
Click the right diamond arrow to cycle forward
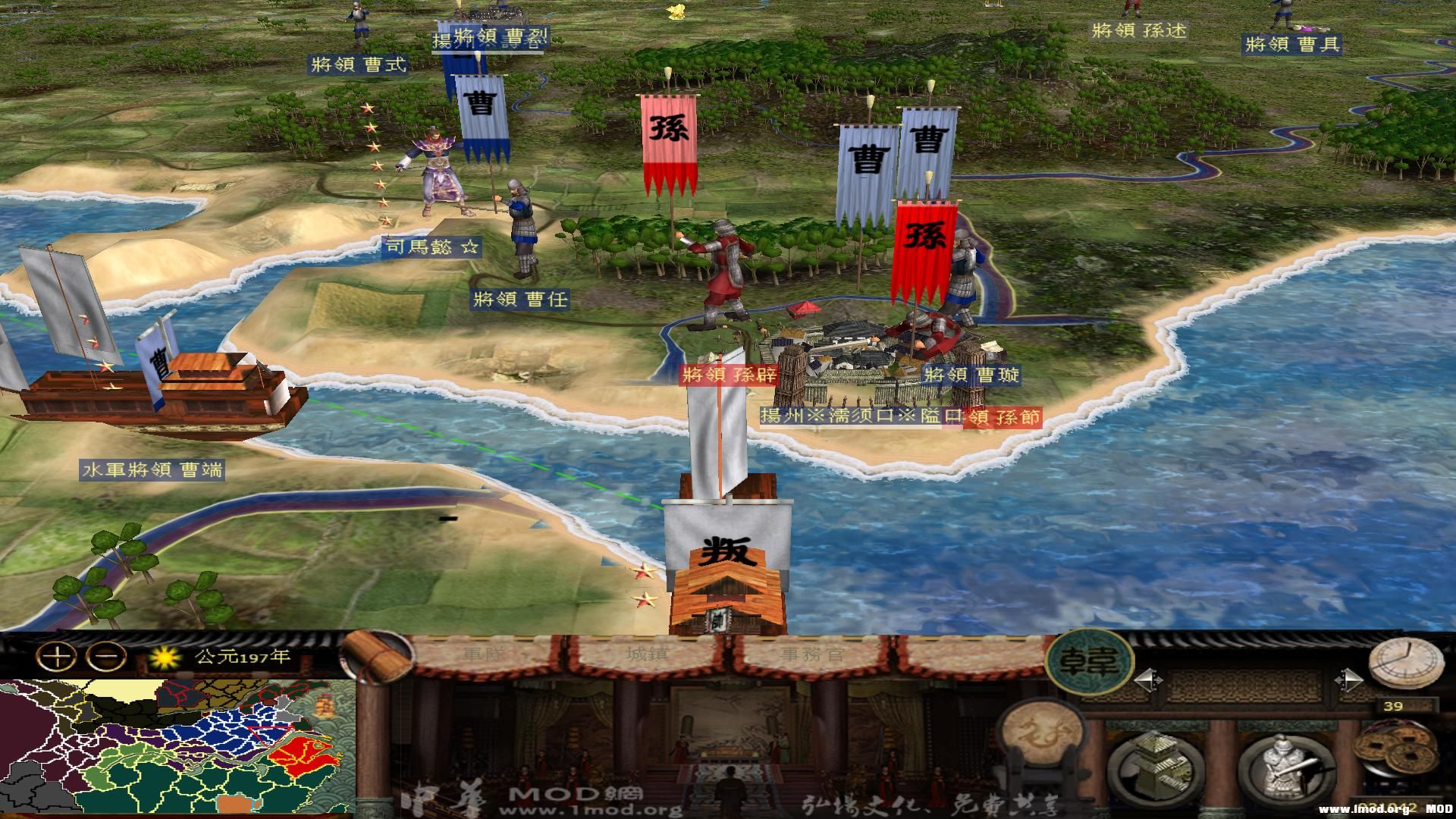coord(1348,680)
